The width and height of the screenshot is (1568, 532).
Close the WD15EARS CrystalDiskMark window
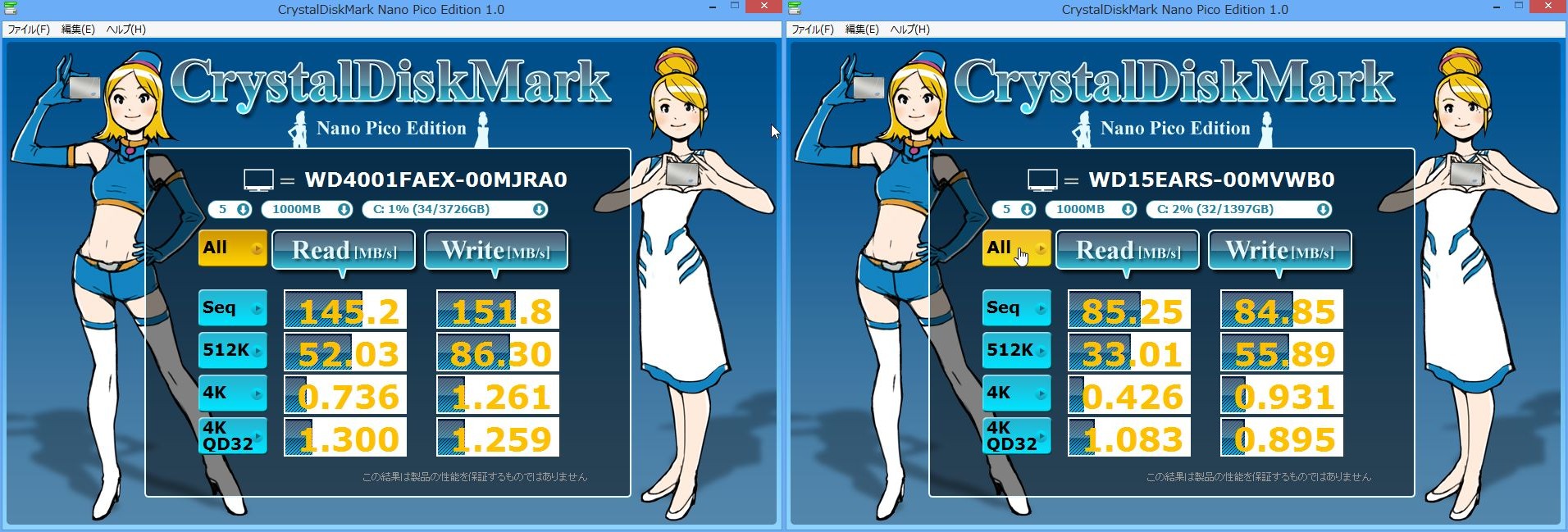tap(1547, 7)
